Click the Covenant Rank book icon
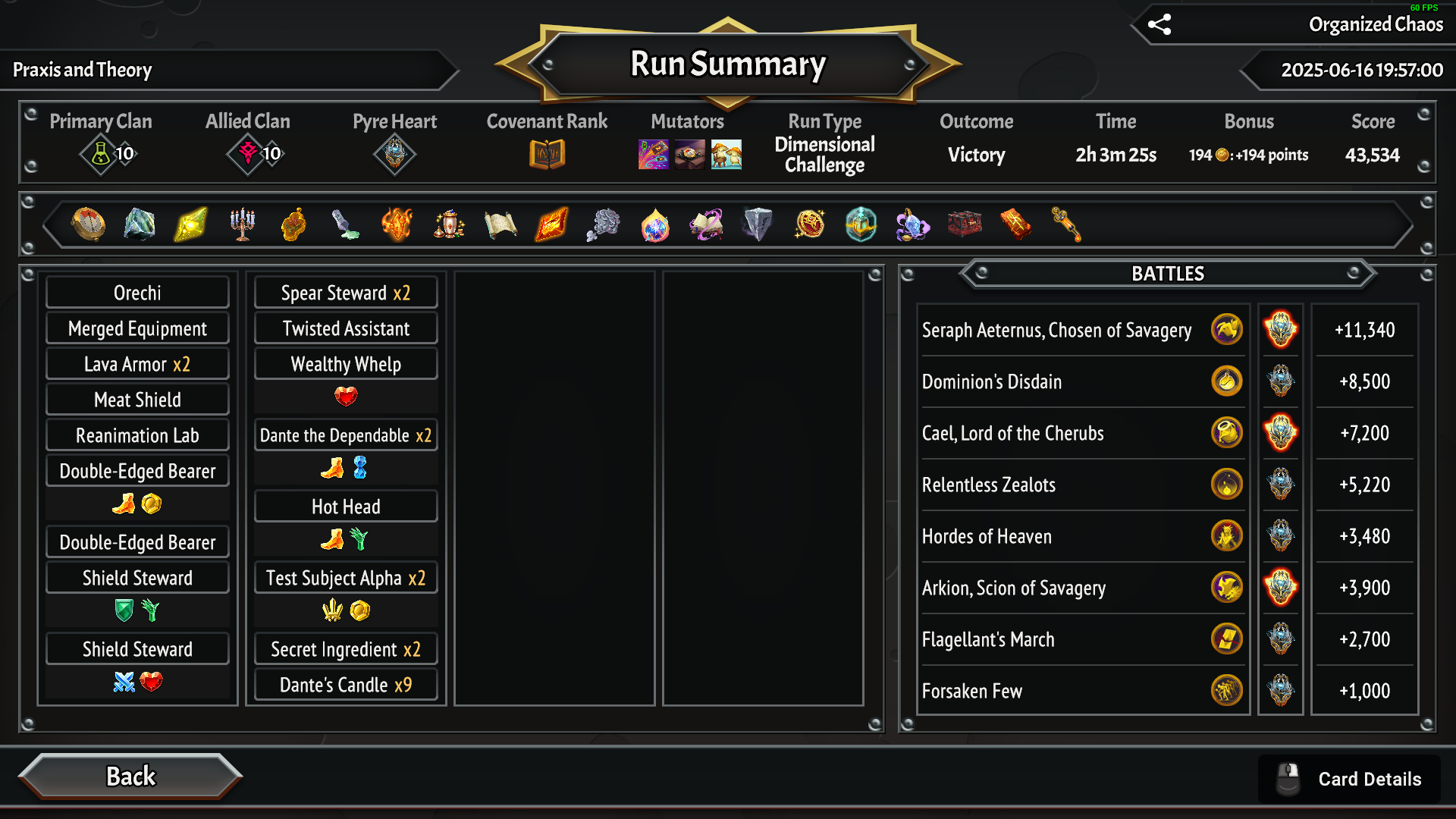Screen dimensions: 1456x819 coord(547,155)
